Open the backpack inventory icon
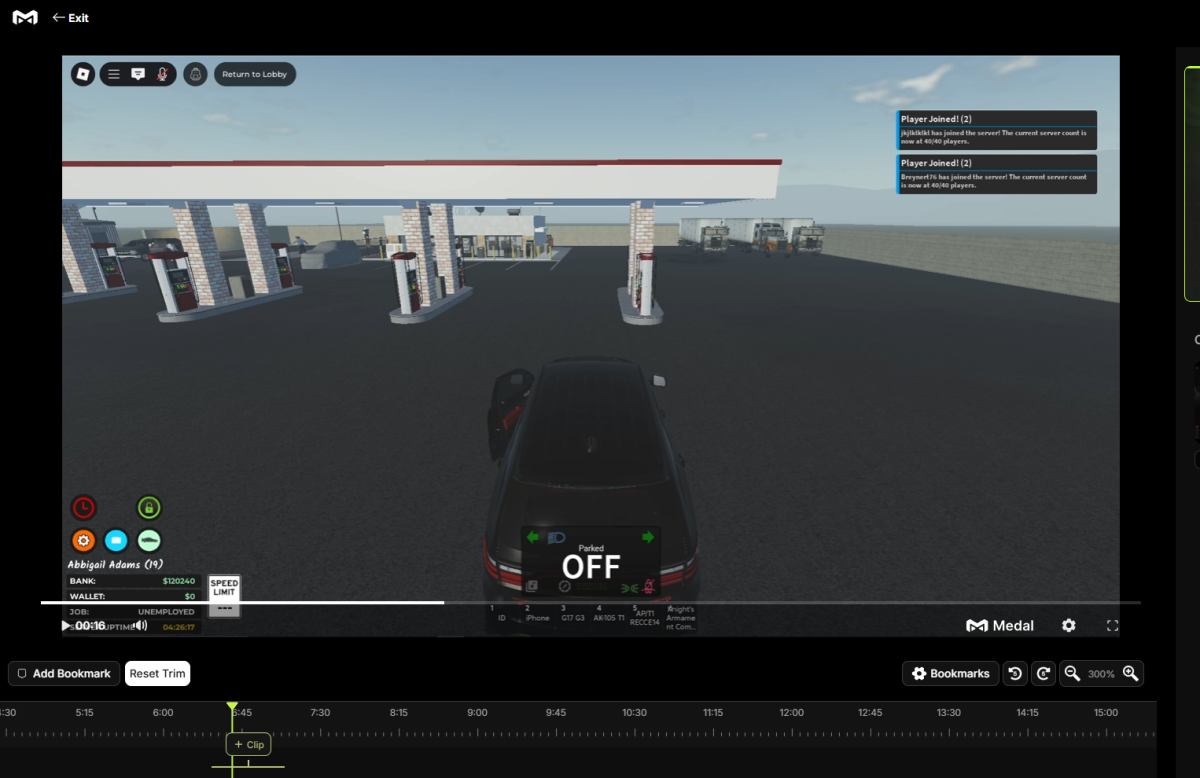Screen dimensions: 1200x778 click(x=196, y=74)
